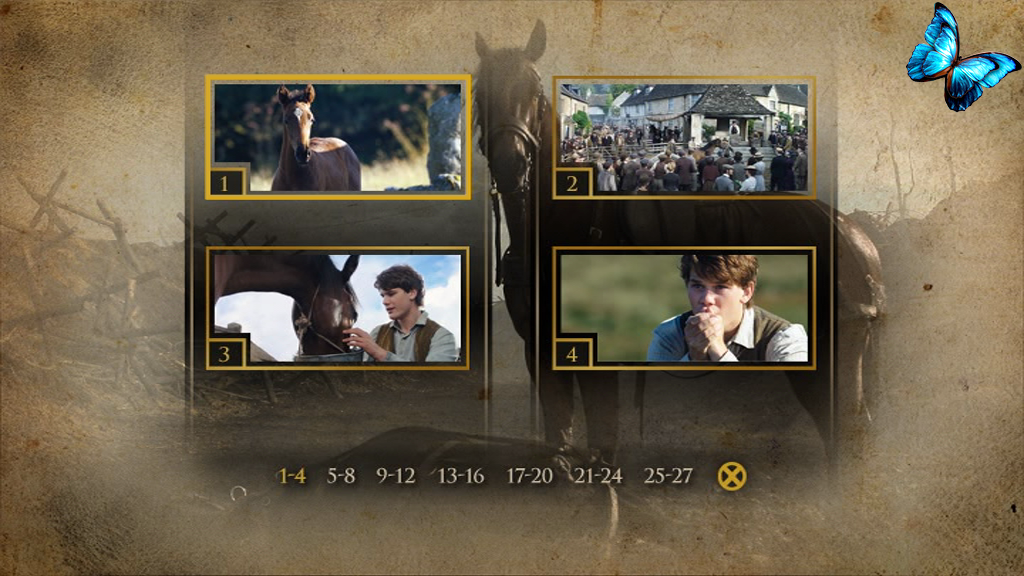This screenshot has width=1024, height=576.
Task: Open scenes 13-16 page
Action: point(461,476)
